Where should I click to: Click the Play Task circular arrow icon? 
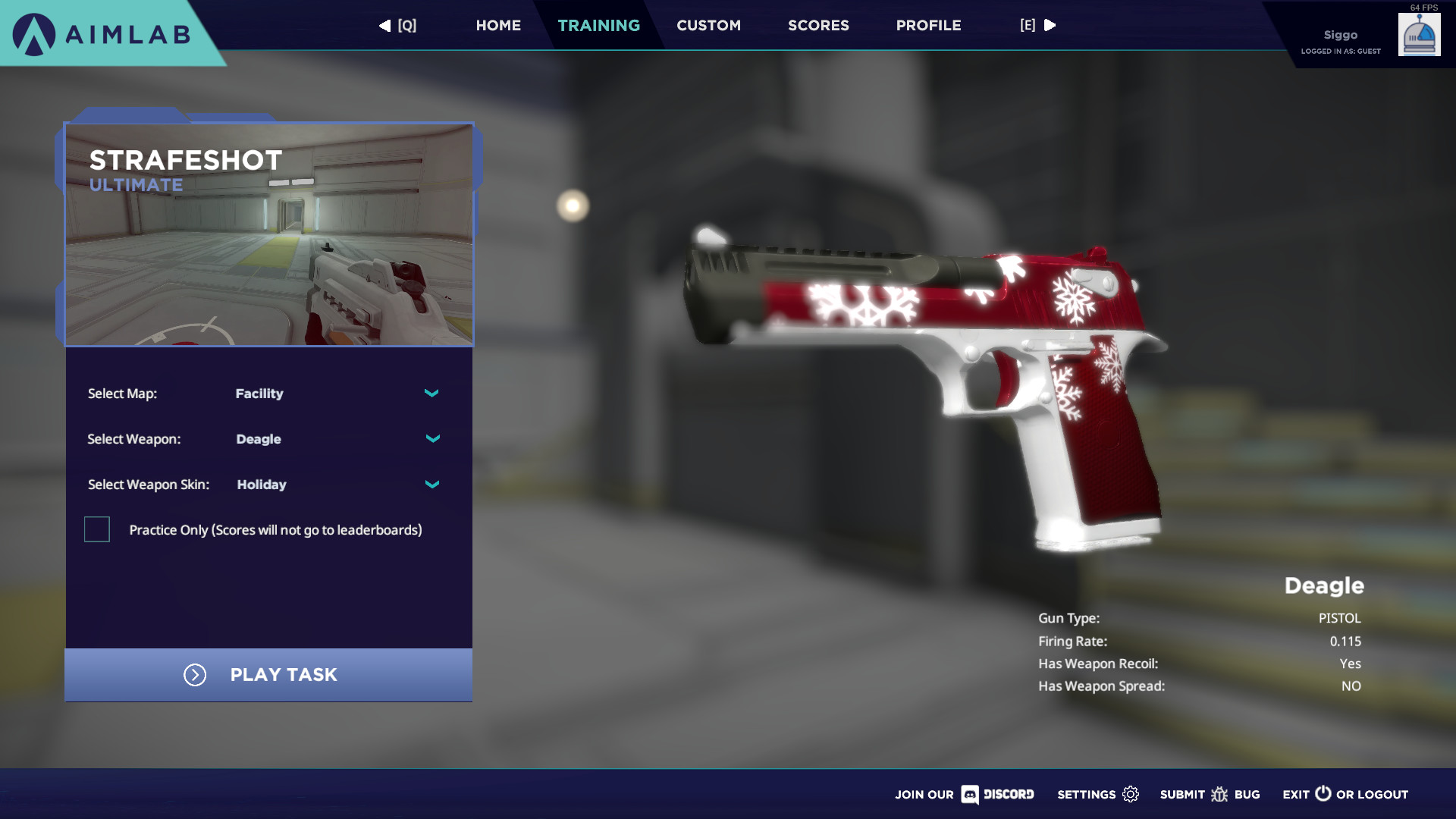coord(195,675)
